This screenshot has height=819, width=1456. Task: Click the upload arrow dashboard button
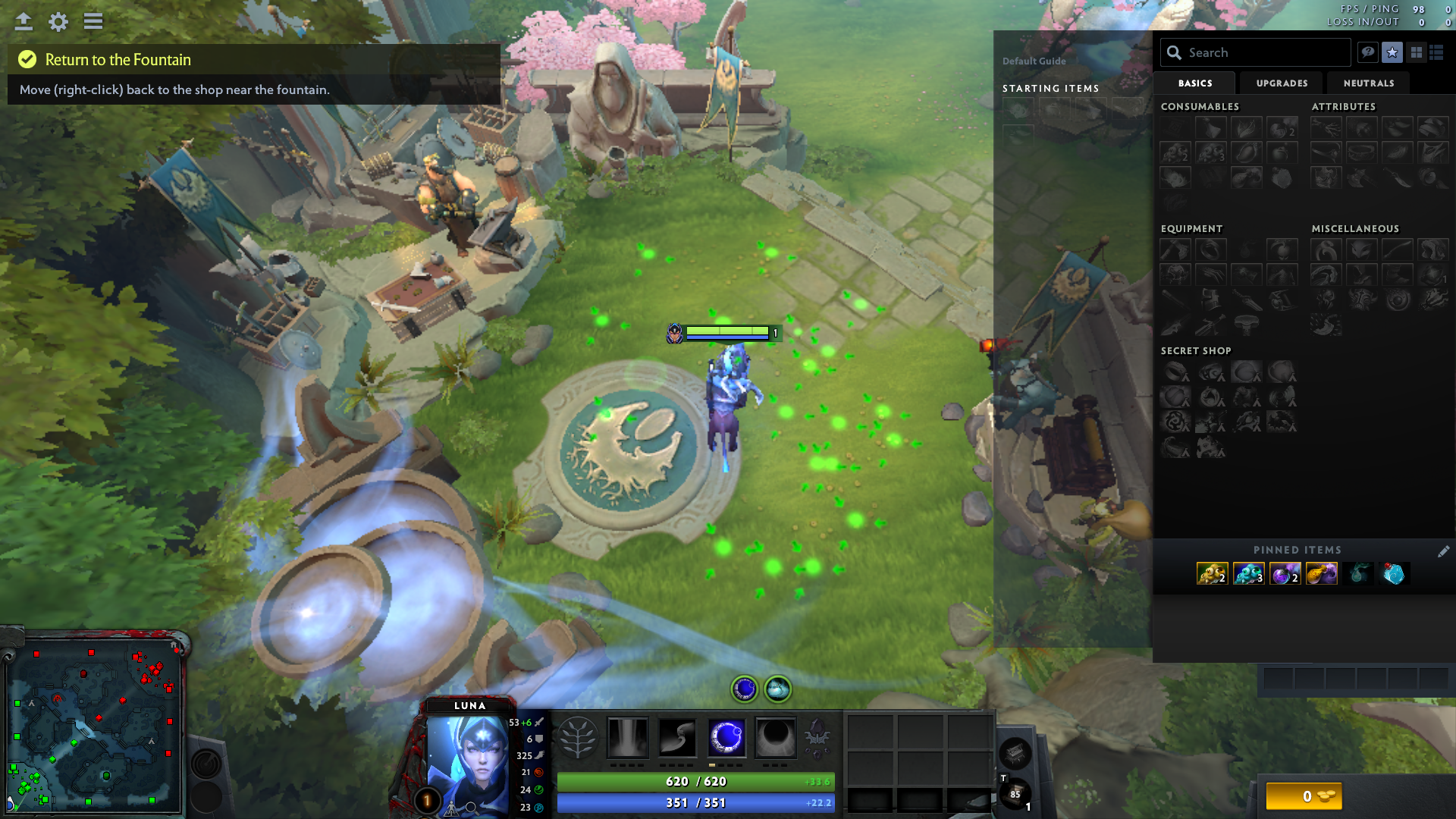tap(24, 21)
